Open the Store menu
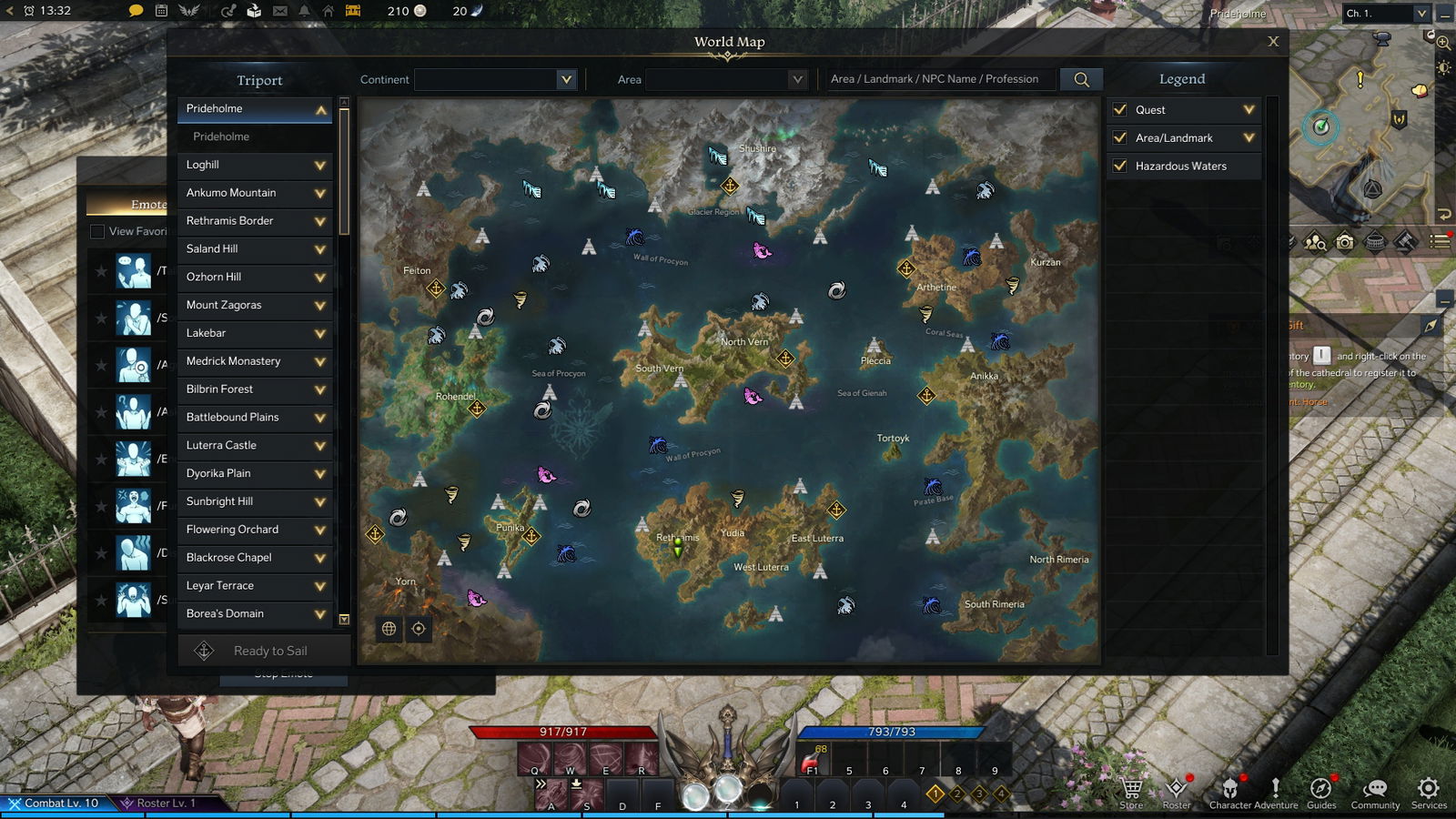This screenshot has width=1456, height=819. tap(1131, 791)
